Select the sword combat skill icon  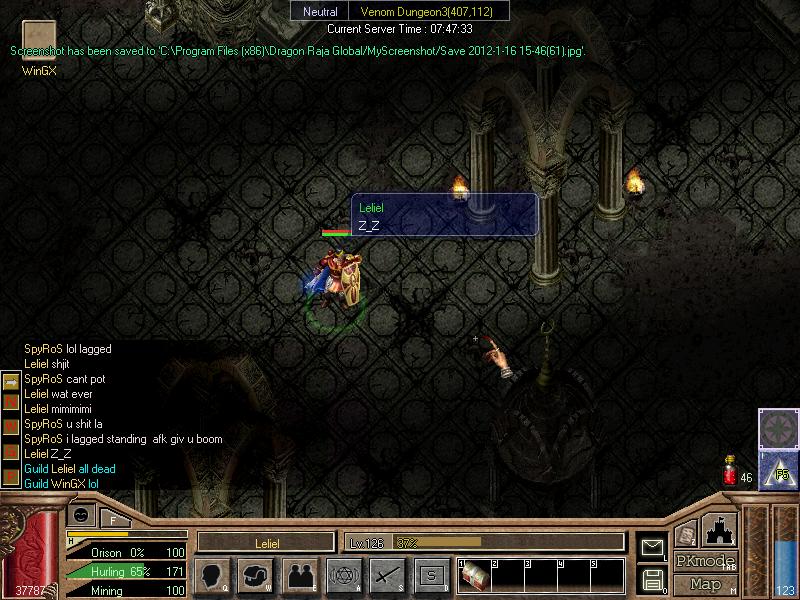pyautogui.click(x=387, y=575)
